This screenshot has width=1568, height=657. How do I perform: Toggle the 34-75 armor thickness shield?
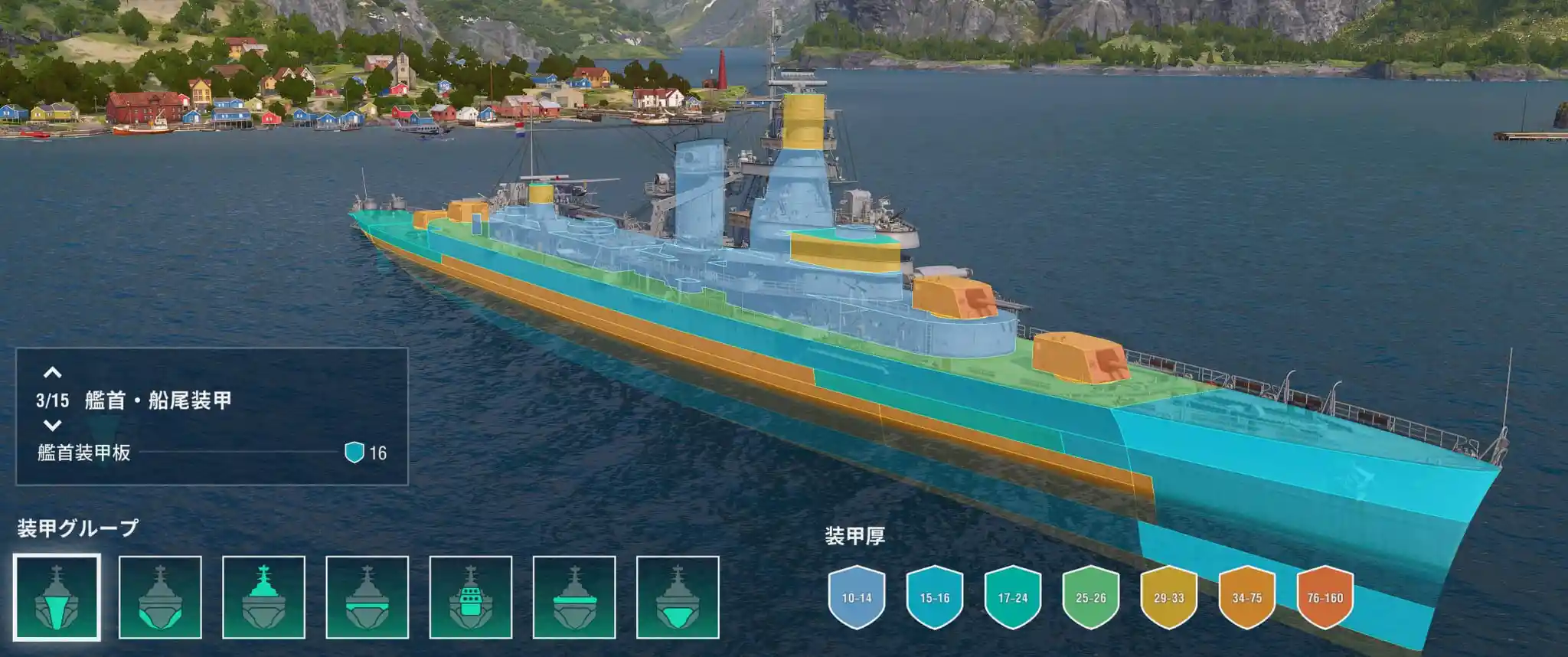coord(1246,597)
